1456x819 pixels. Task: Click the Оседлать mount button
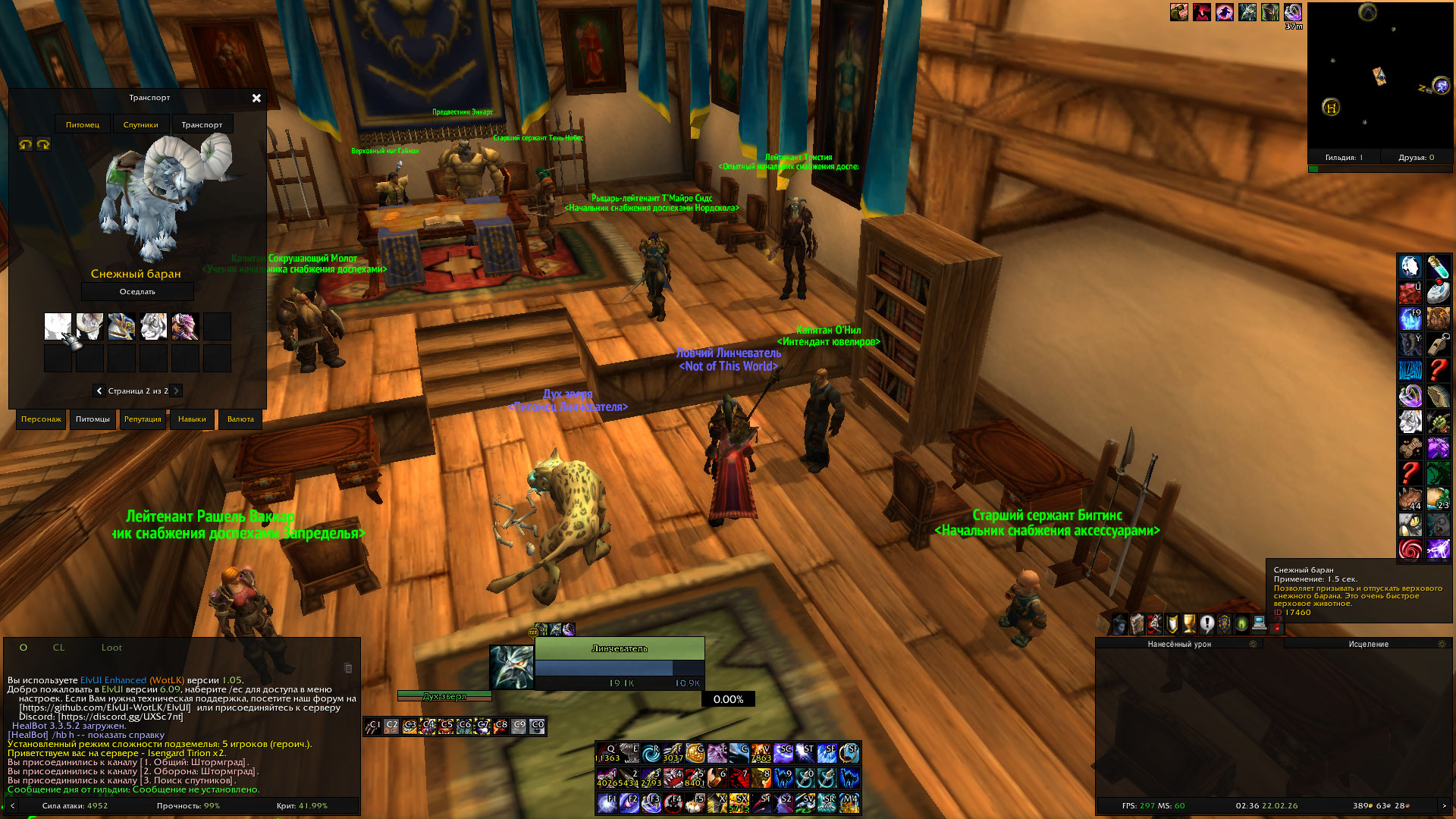tap(137, 292)
